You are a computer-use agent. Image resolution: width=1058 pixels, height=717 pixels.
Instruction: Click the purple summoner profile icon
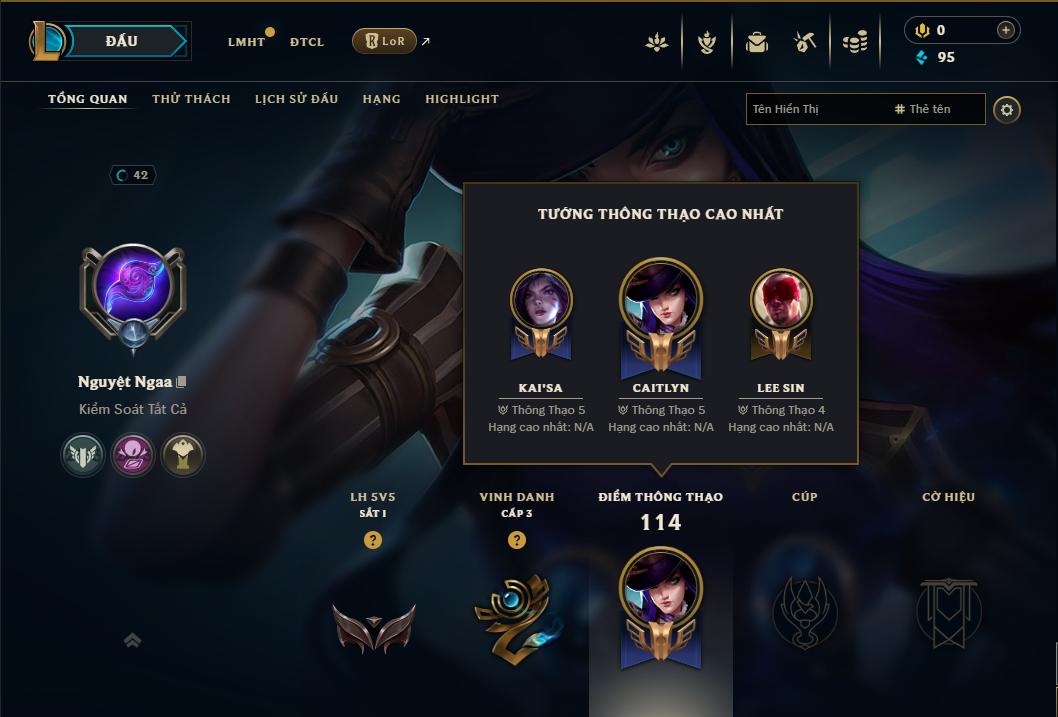click(x=132, y=287)
